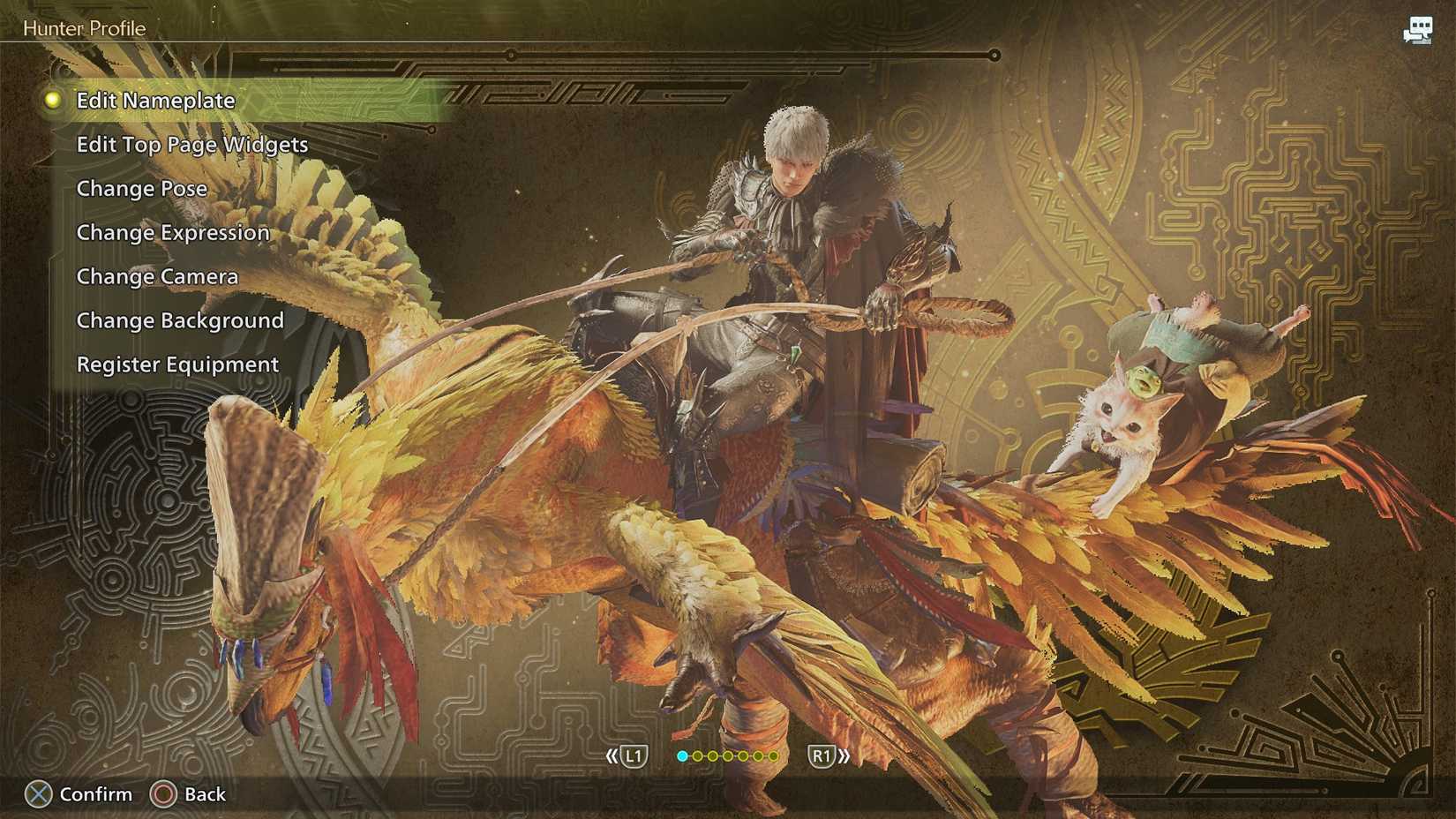Choose Edit Top Page Widgets
Image resolution: width=1456 pixels, height=819 pixels.
coord(192,144)
